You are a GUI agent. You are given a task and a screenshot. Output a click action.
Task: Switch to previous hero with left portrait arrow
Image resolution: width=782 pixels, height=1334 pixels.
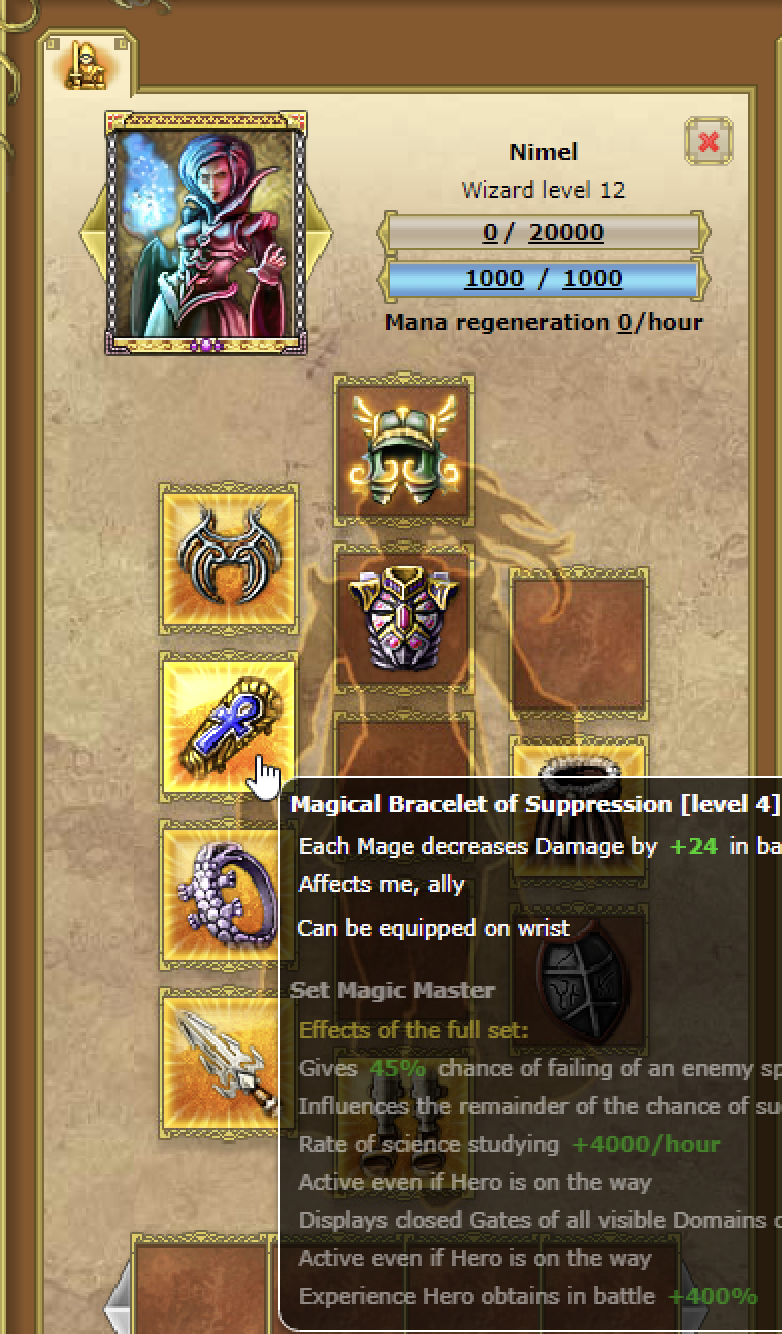pos(92,233)
